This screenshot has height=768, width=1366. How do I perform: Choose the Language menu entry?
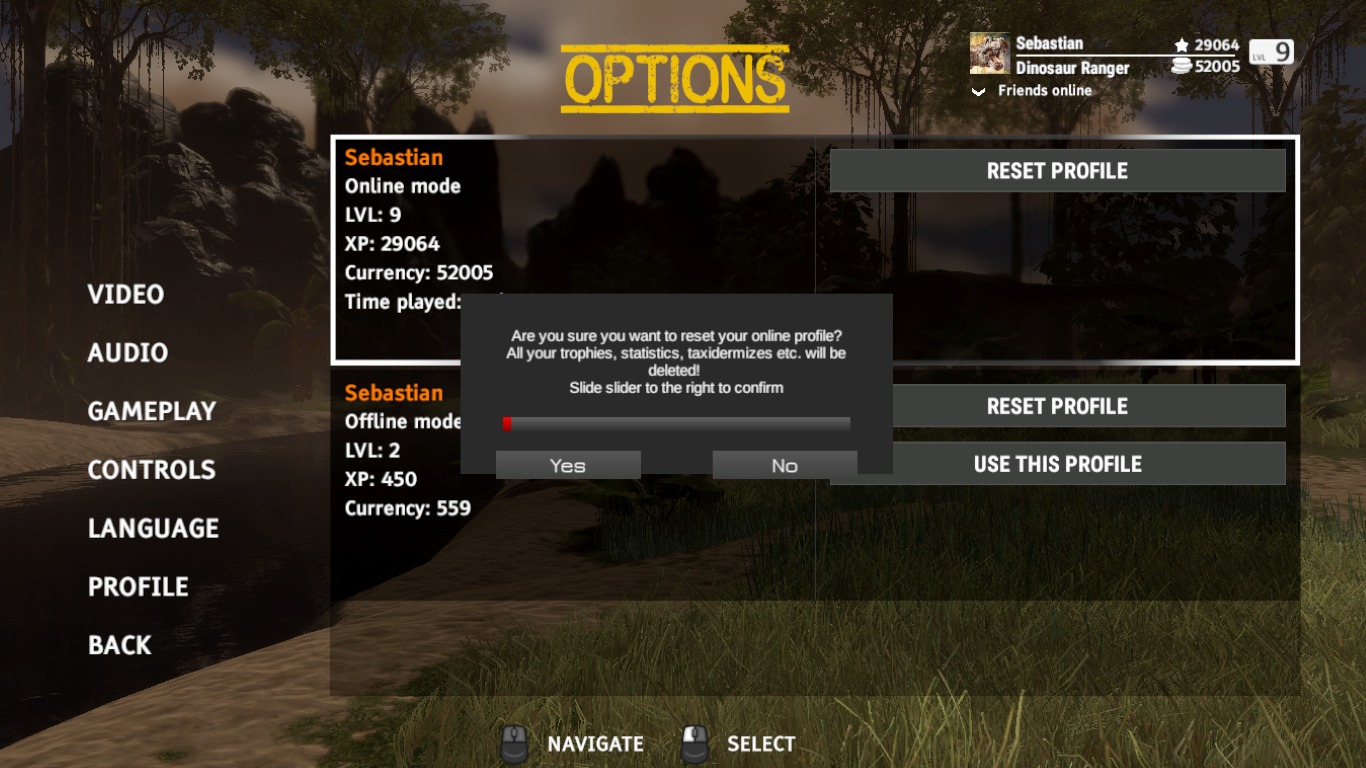click(x=153, y=528)
